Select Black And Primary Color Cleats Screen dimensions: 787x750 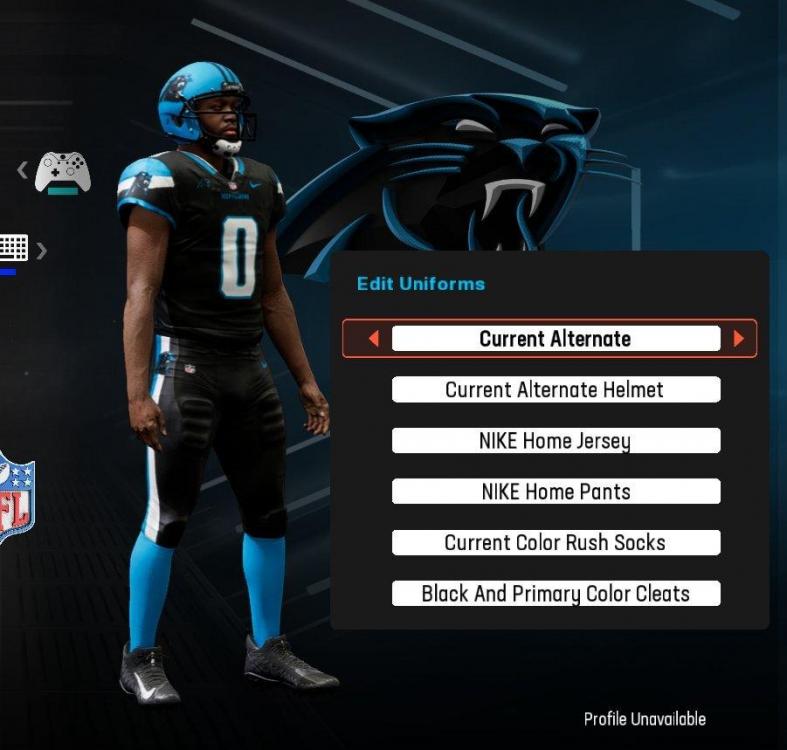tap(555, 594)
